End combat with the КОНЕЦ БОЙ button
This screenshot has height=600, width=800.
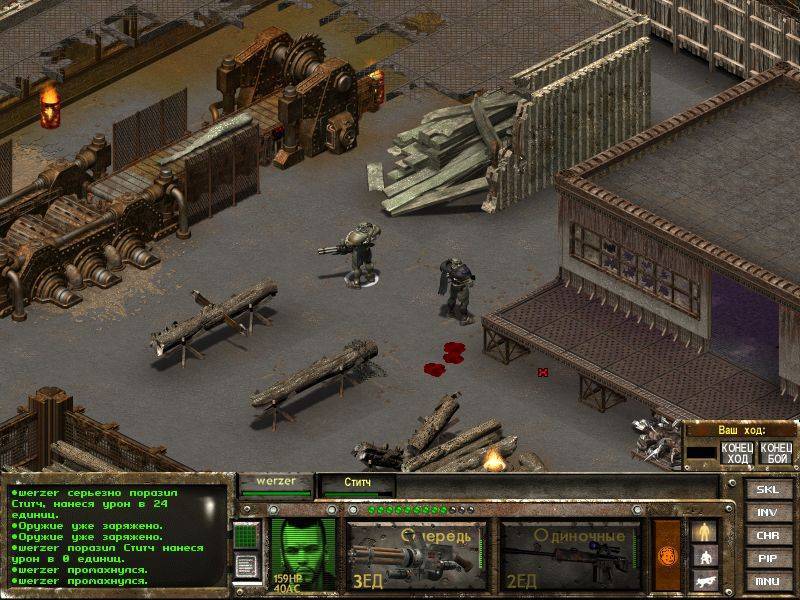coord(775,452)
